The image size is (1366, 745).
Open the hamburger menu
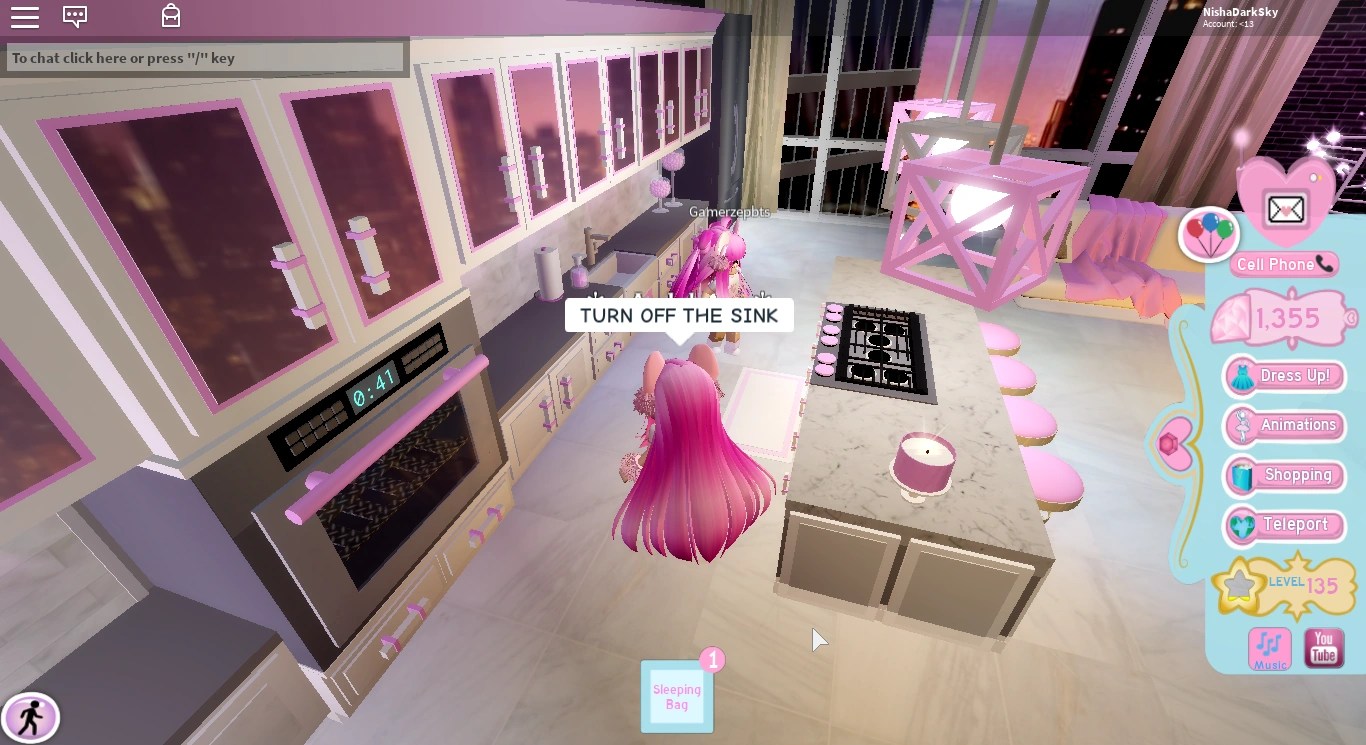pos(25,16)
